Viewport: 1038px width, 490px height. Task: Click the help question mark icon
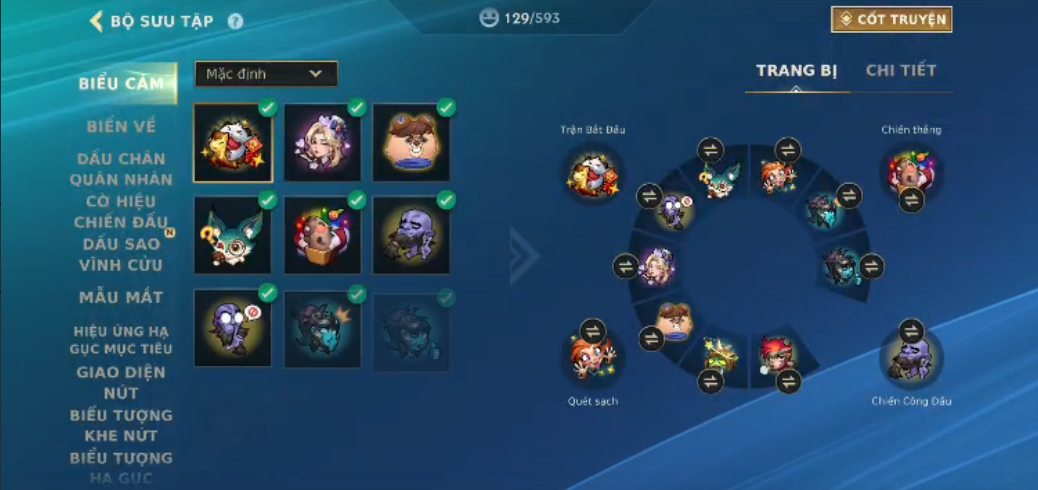click(x=235, y=21)
